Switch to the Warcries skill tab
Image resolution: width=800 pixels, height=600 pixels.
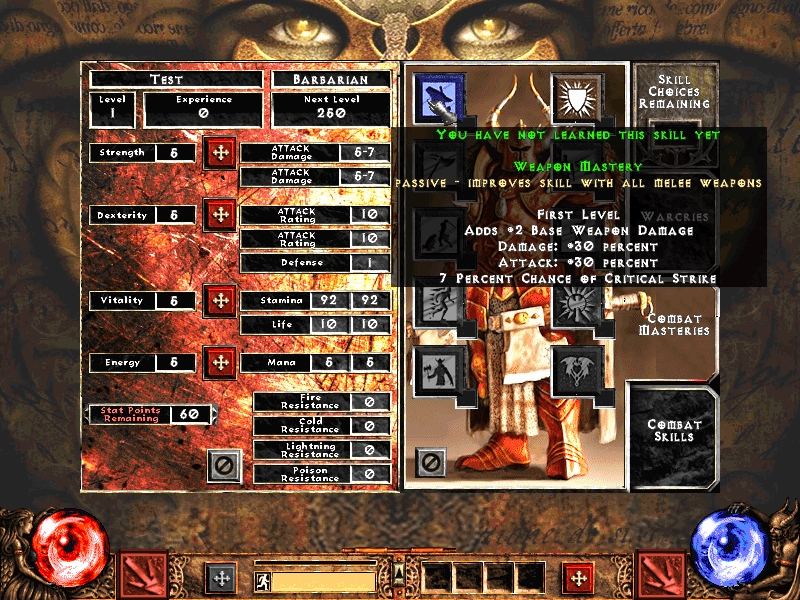pyautogui.click(x=674, y=217)
